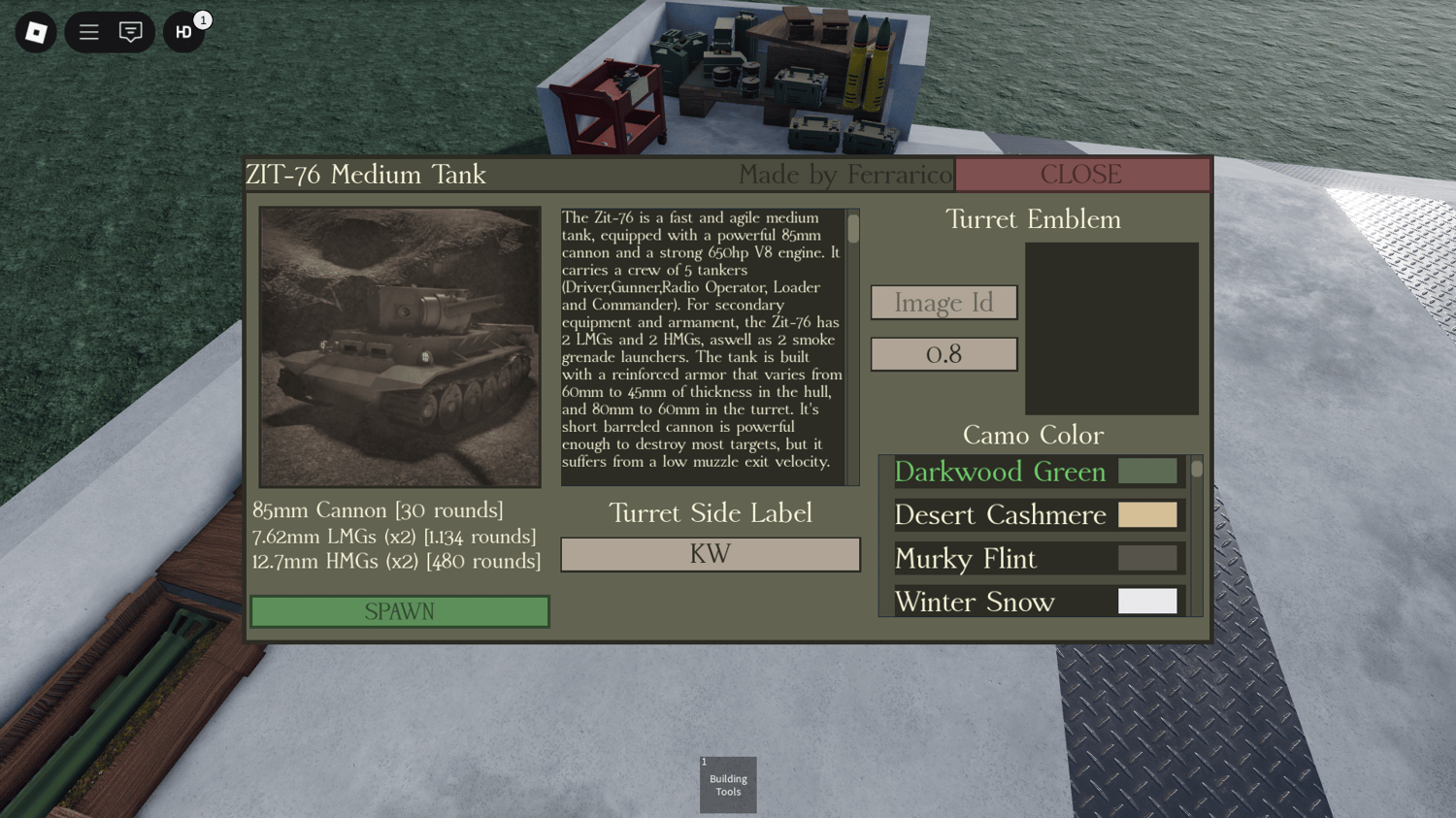This screenshot has width=1456, height=818.
Task: Open the hamburger menu icon
Action: (89, 33)
